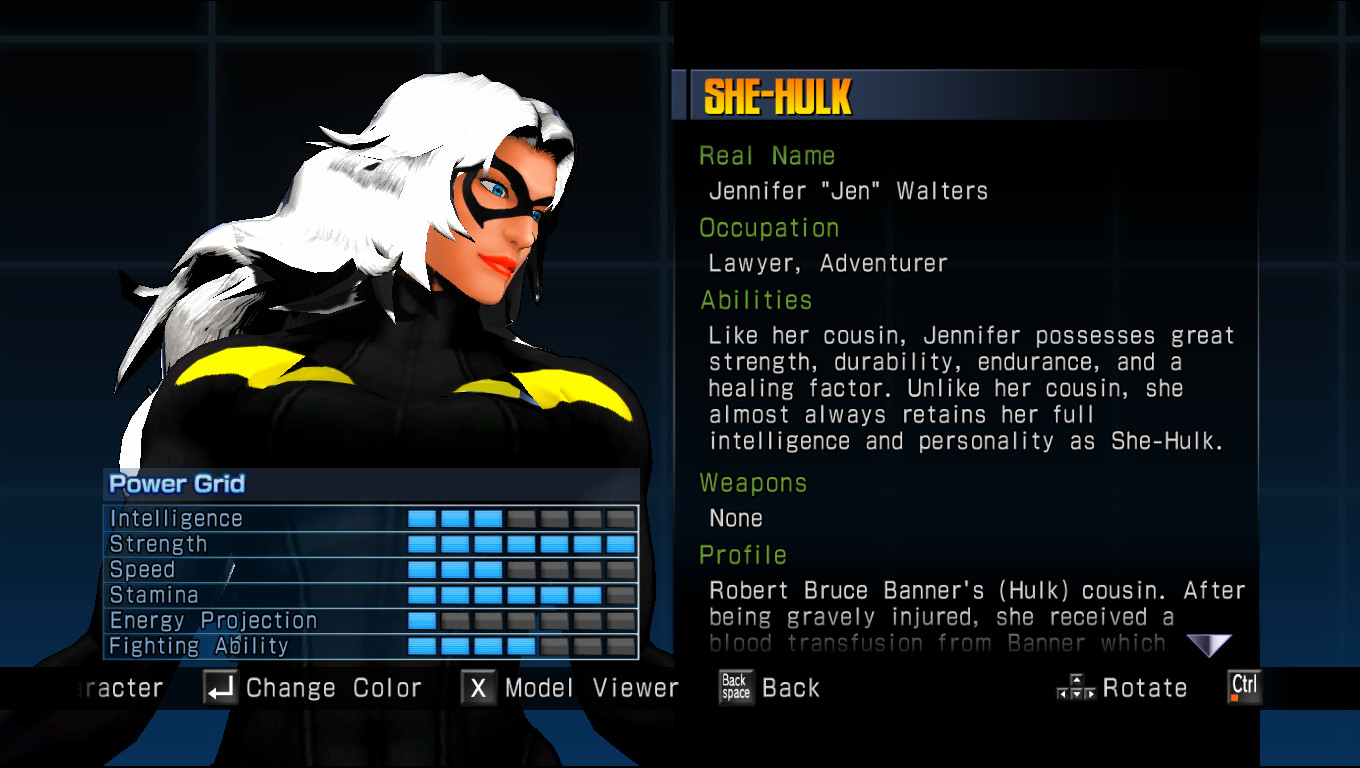Viewport: 1360px width, 768px height.
Task: Click the up arrow of the Rotate cluster
Action: point(1077,680)
